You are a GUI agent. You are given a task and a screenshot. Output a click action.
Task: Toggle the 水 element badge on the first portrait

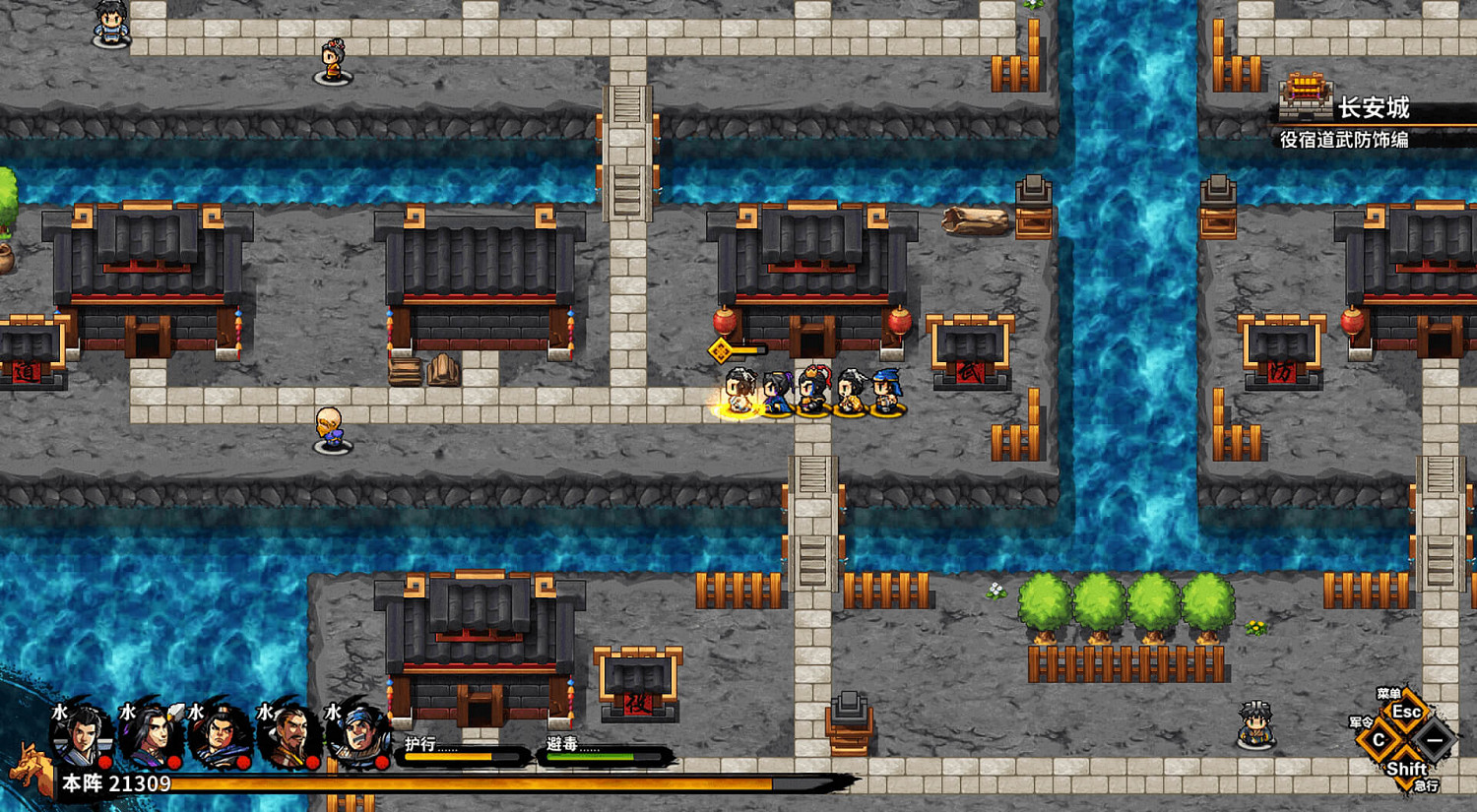tap(59, 711)
